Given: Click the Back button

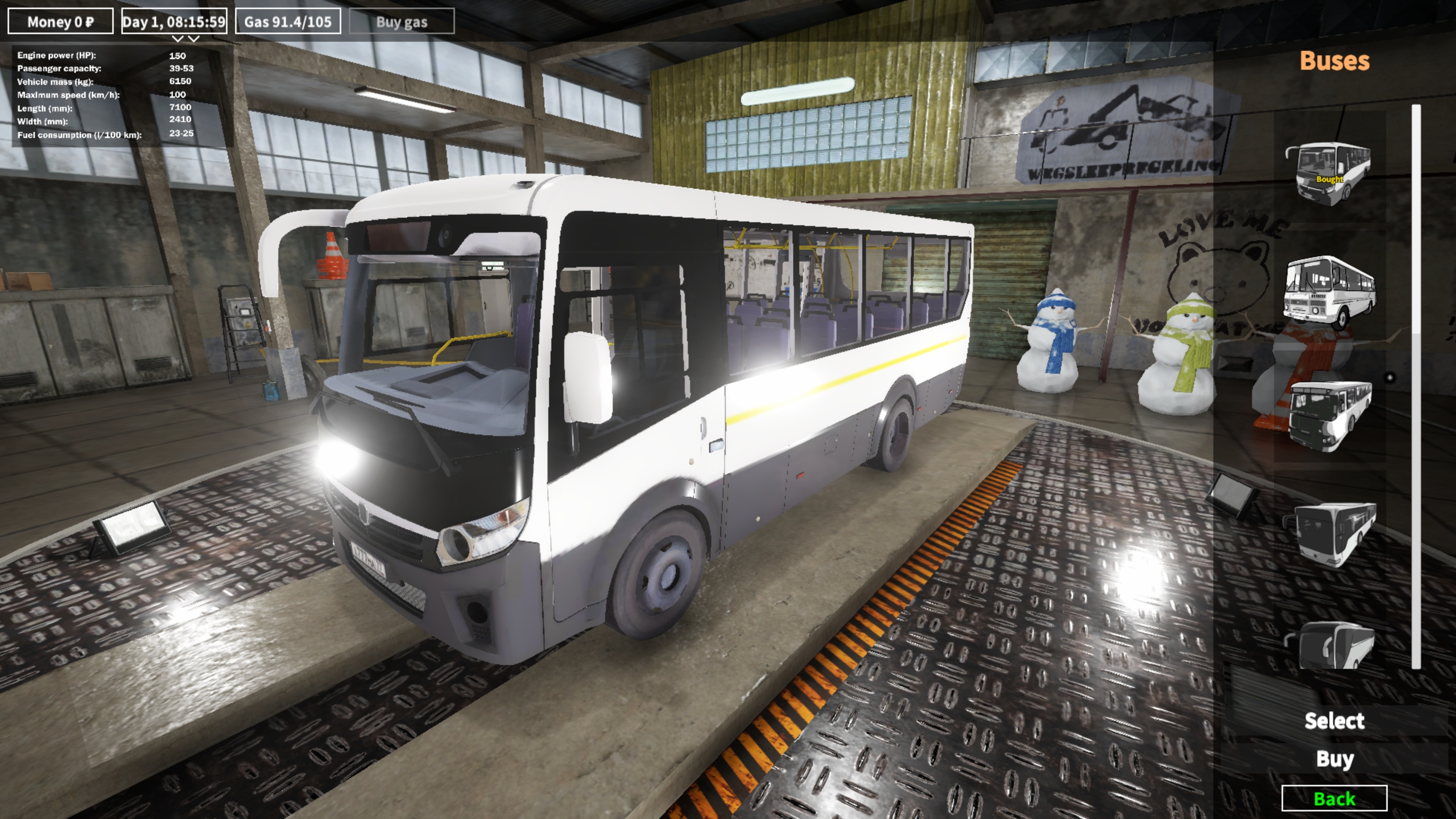Looking at the screenshot, I should tap(1335, 799).
